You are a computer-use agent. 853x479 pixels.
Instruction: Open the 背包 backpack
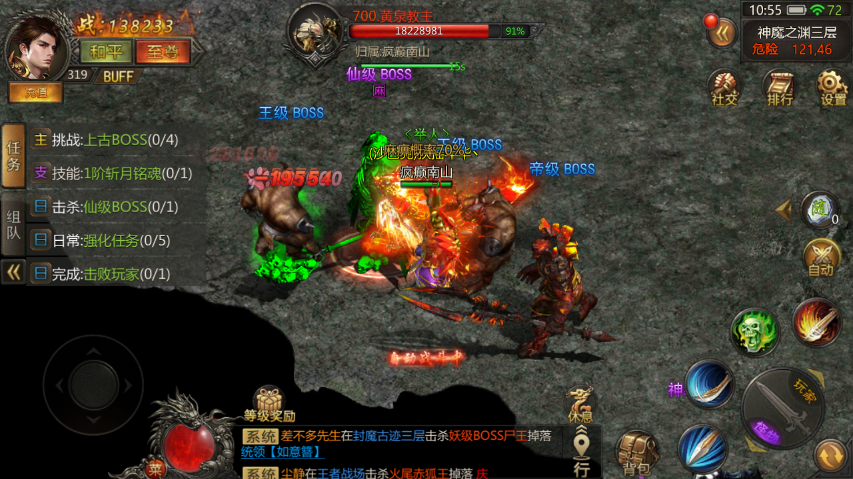(x=637, y=452)
